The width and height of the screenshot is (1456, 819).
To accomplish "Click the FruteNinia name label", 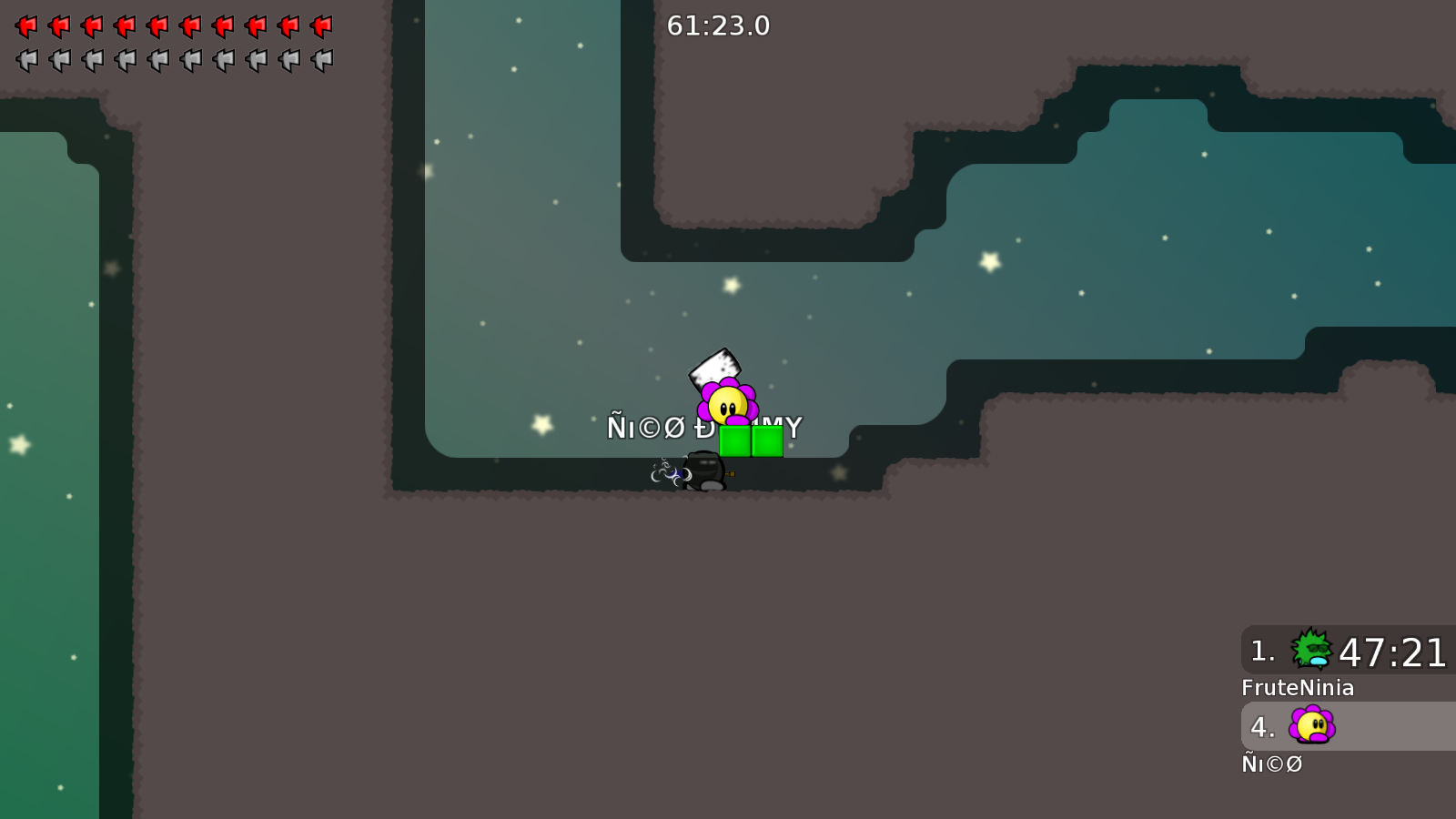I will point(1299,688).
